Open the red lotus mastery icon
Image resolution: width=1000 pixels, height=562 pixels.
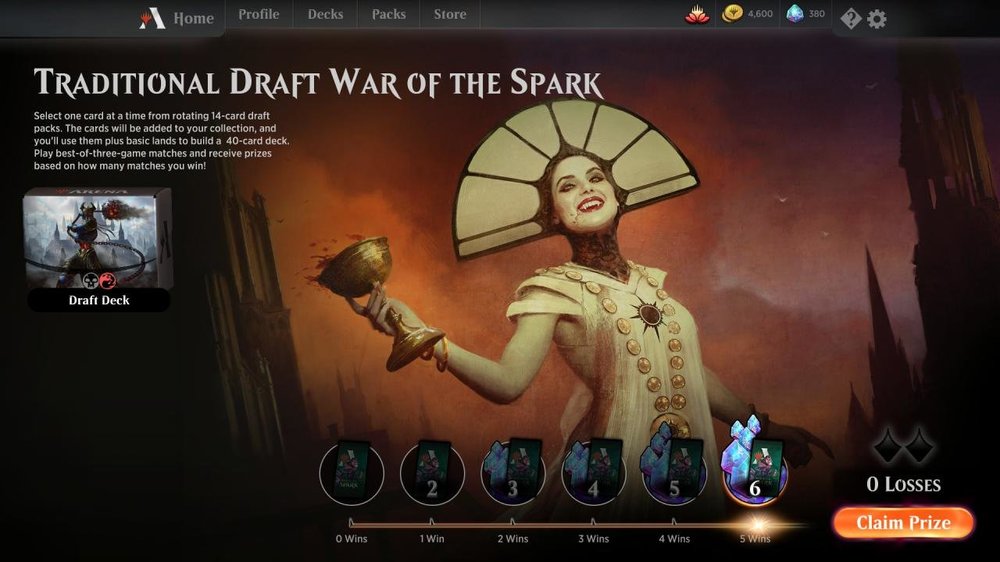click(x=697, y=15)
